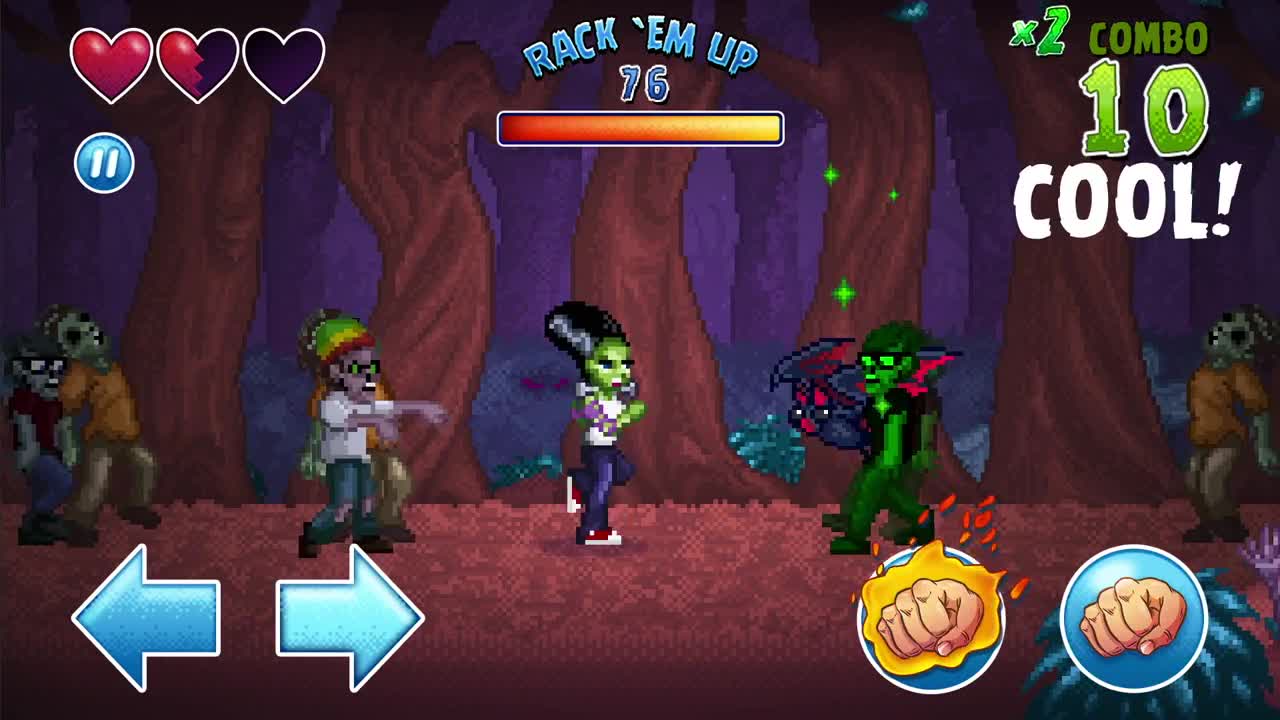The height and width of the screenshot is (720, 1280).
Task: Tap the pause button
Action: tap(106, 160)
